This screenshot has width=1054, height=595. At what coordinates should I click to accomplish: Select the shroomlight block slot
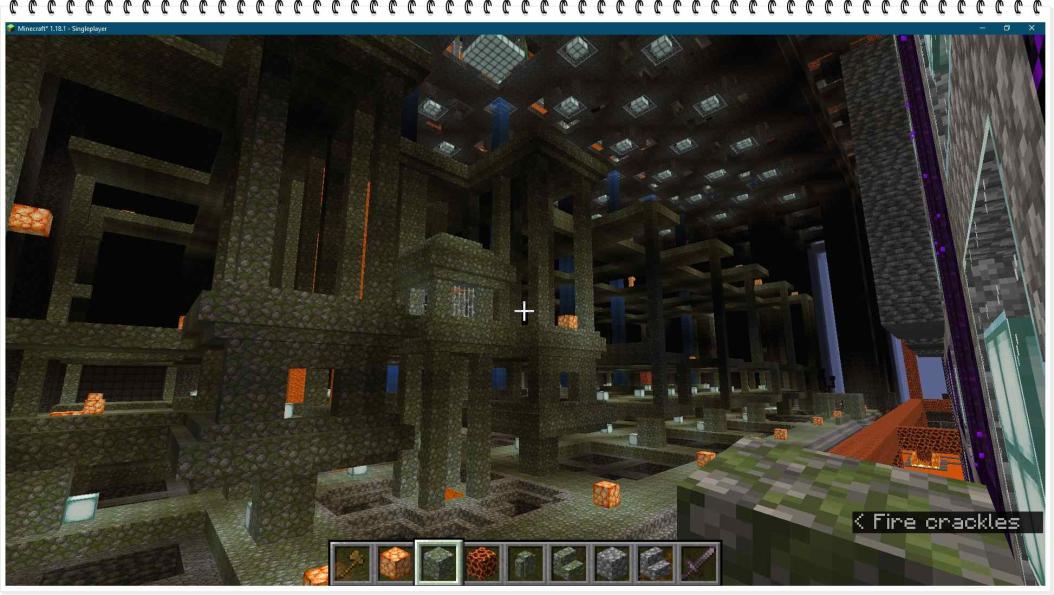pyautogui.click(x=395, y=564)
